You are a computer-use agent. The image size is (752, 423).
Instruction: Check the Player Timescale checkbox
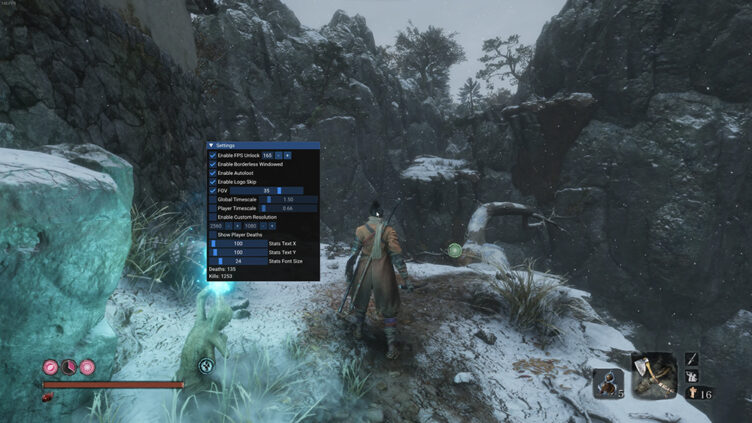(212, 208)
